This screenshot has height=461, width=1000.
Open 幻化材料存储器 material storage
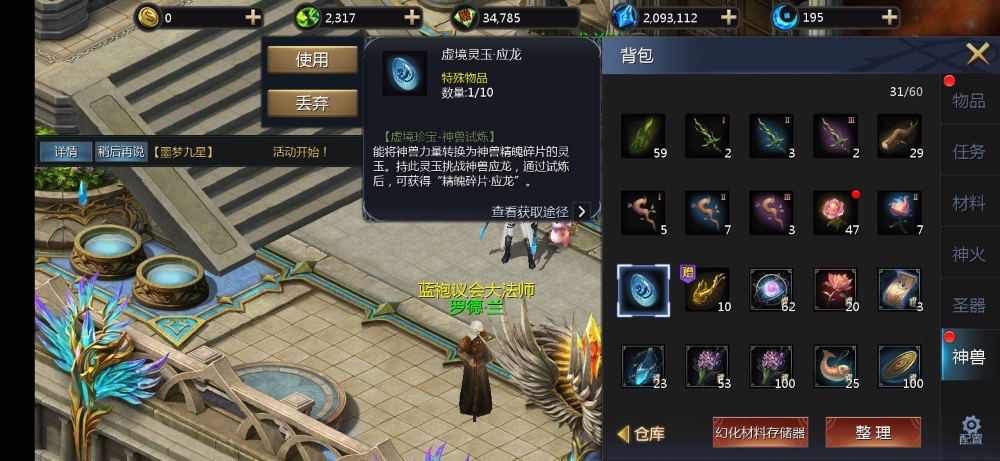(x=760, y=432)
